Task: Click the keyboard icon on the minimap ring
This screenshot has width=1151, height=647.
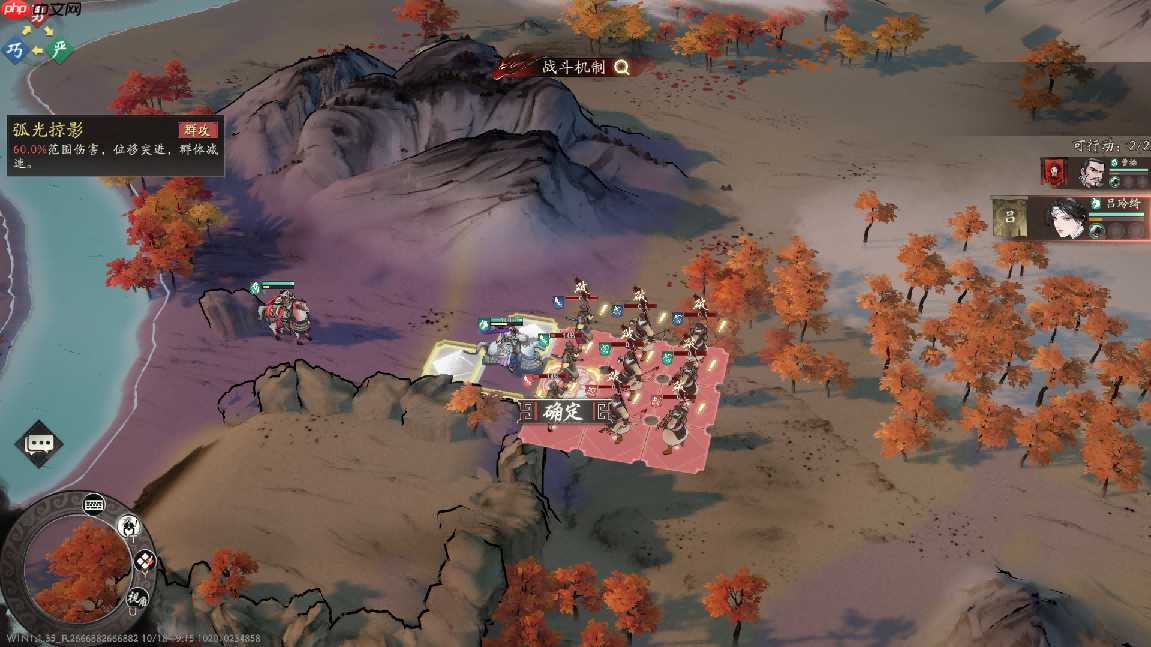Action: pos(95,504)
